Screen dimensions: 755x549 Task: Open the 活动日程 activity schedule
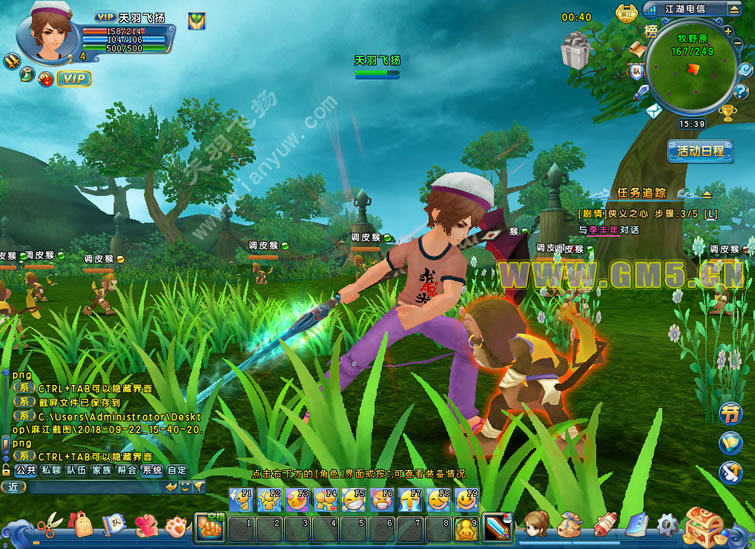coord(700,151)
